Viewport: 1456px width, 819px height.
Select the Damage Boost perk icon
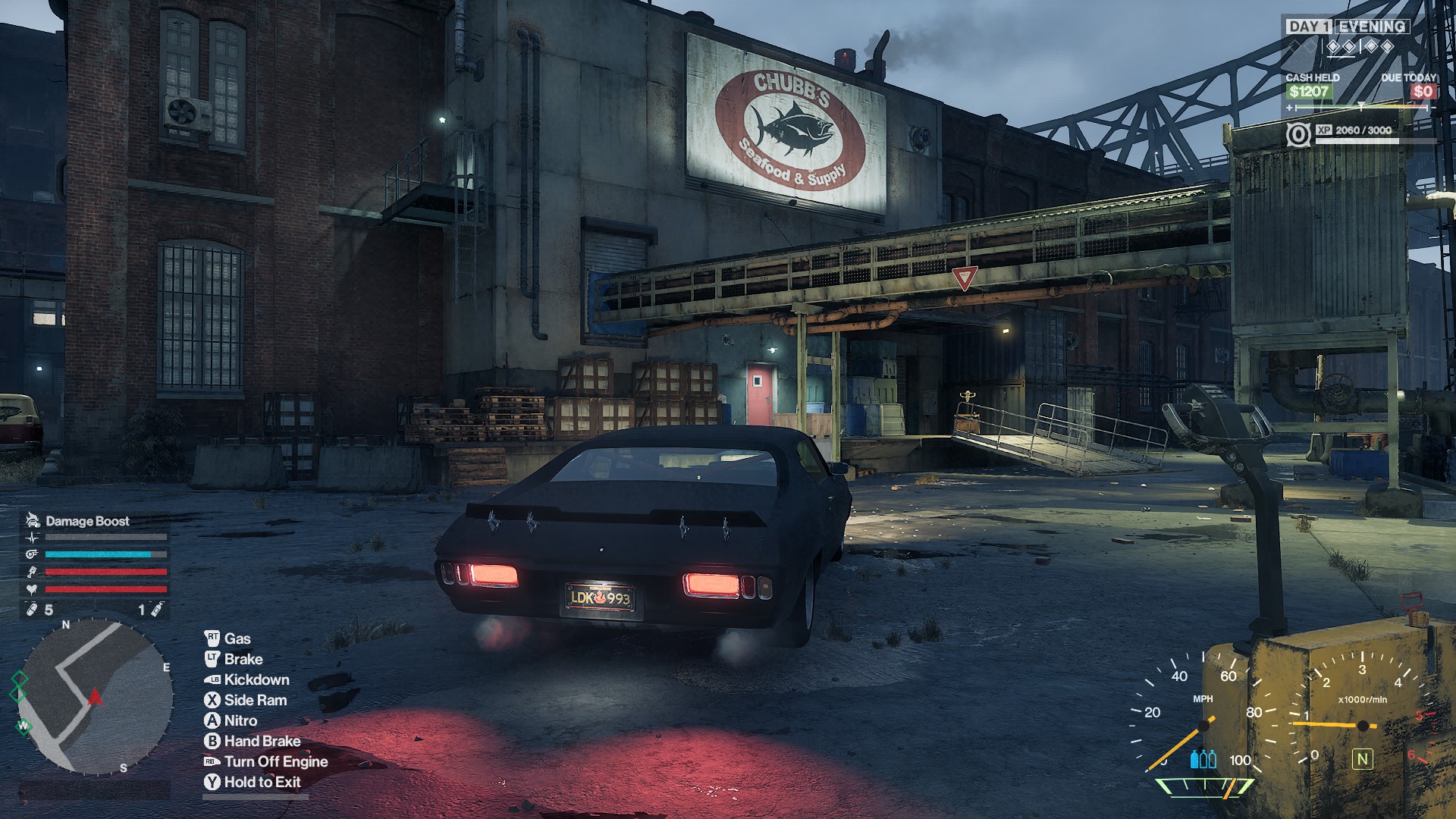(33, 520)
